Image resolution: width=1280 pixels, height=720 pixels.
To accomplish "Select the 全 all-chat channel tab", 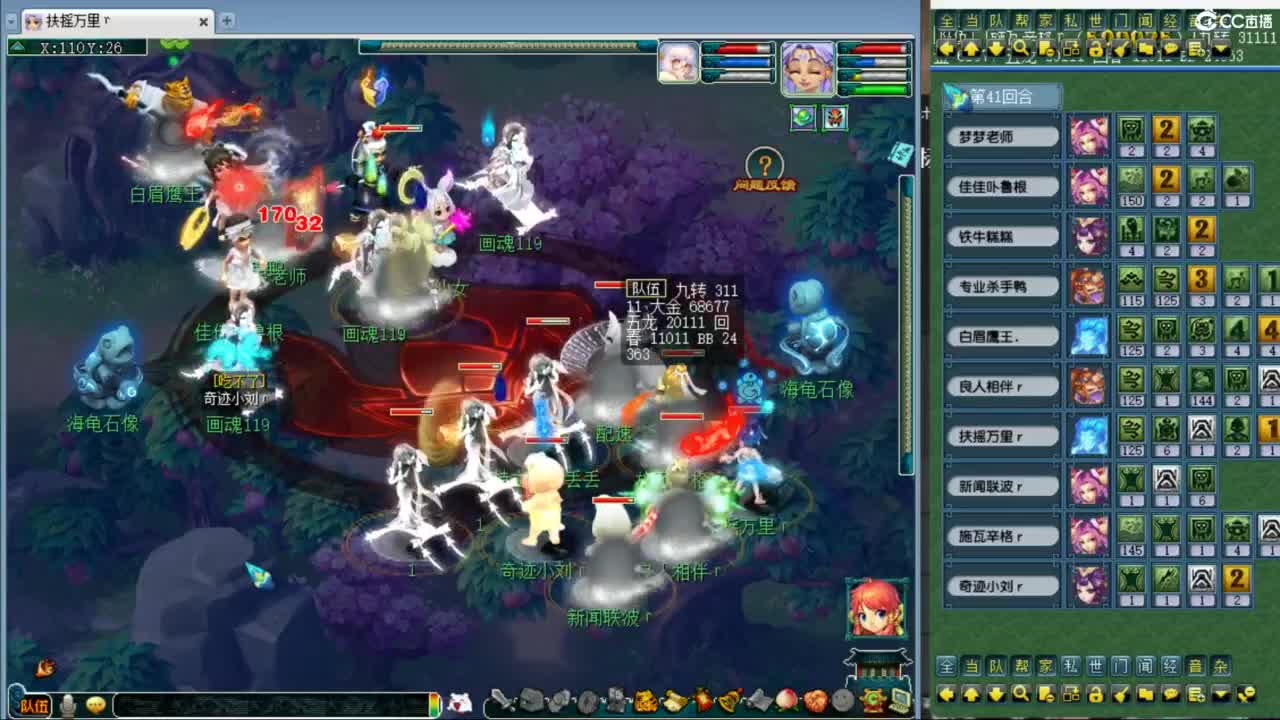I will pyautogui.click(x=945, y=666).
